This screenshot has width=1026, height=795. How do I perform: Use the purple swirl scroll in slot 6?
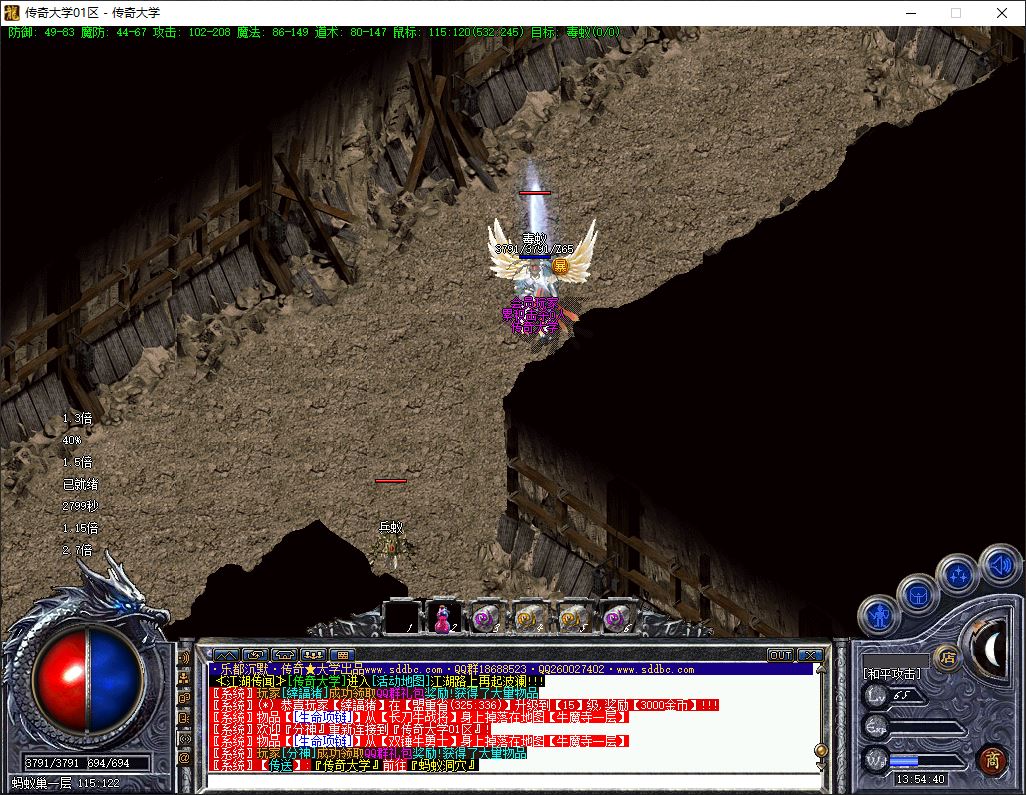click(617, 617)
